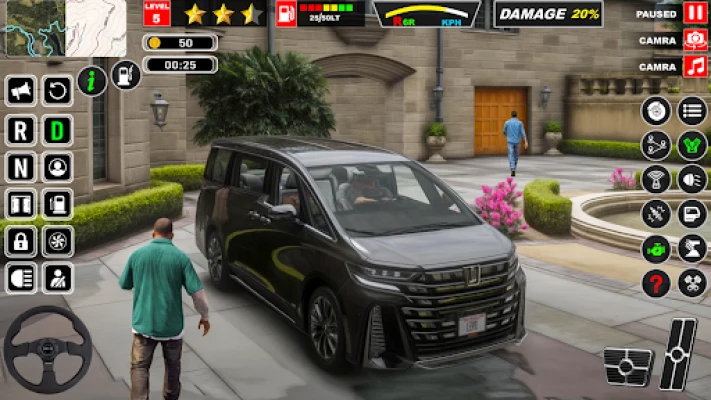The width and height of the screenshot is (711, 400).
Task: Open the green info button
Action: [x=92, y=81]
